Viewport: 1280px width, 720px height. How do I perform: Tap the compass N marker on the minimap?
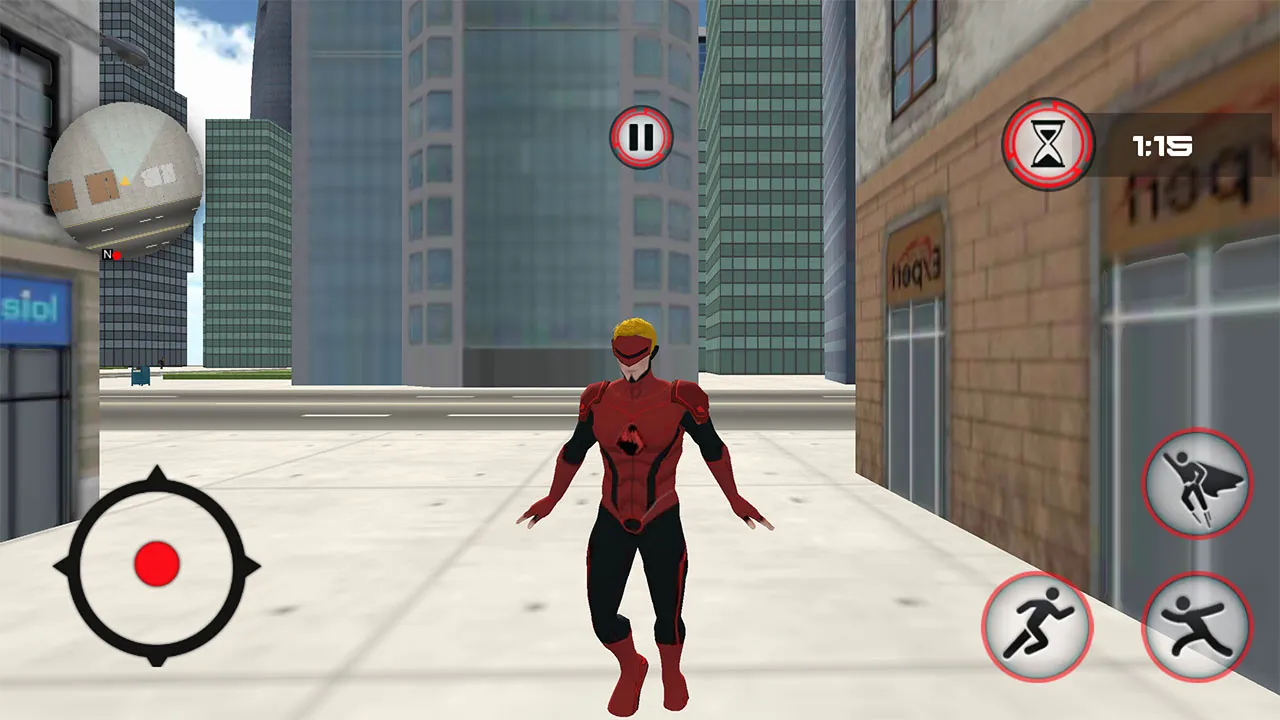106,255
